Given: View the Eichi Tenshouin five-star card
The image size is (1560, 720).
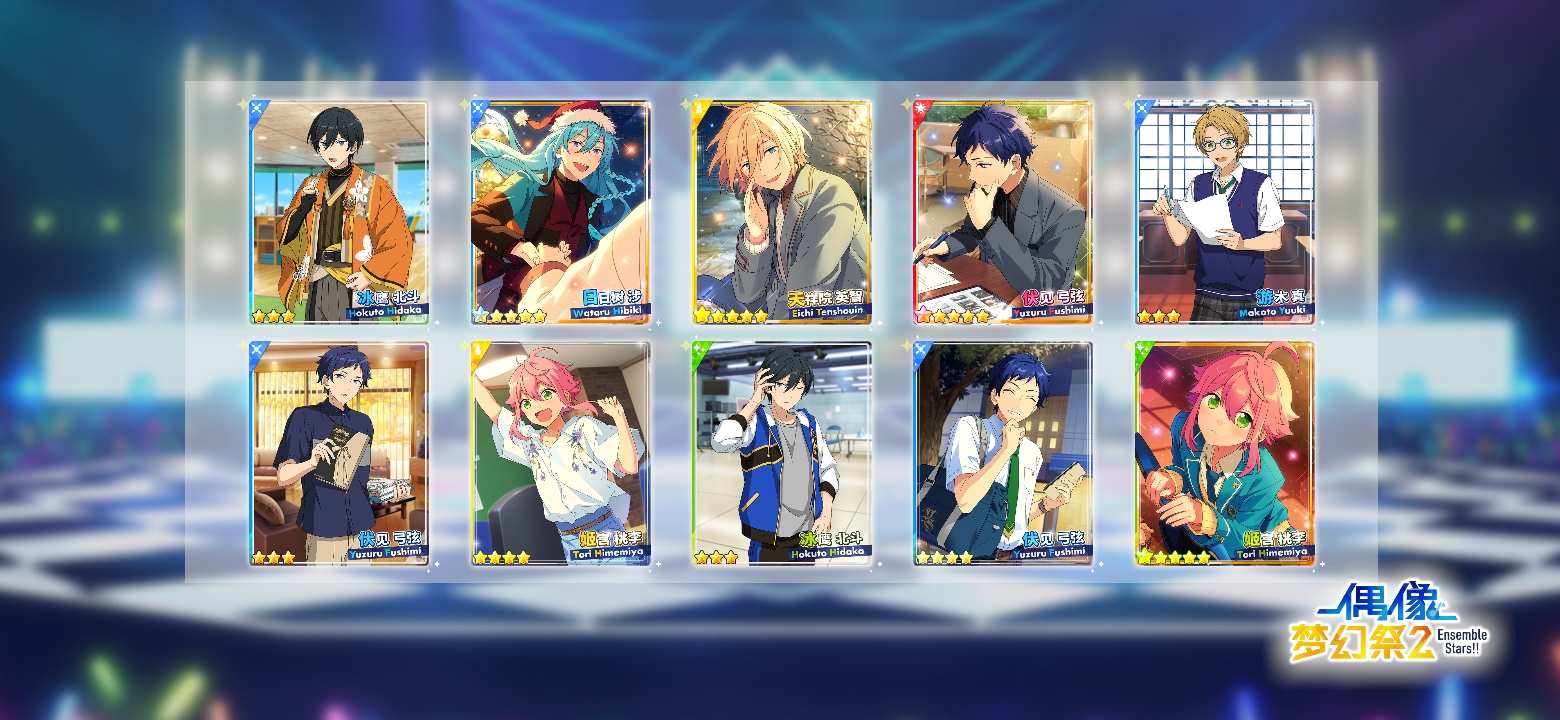Looking at the screenshot, I should point(782,212).
